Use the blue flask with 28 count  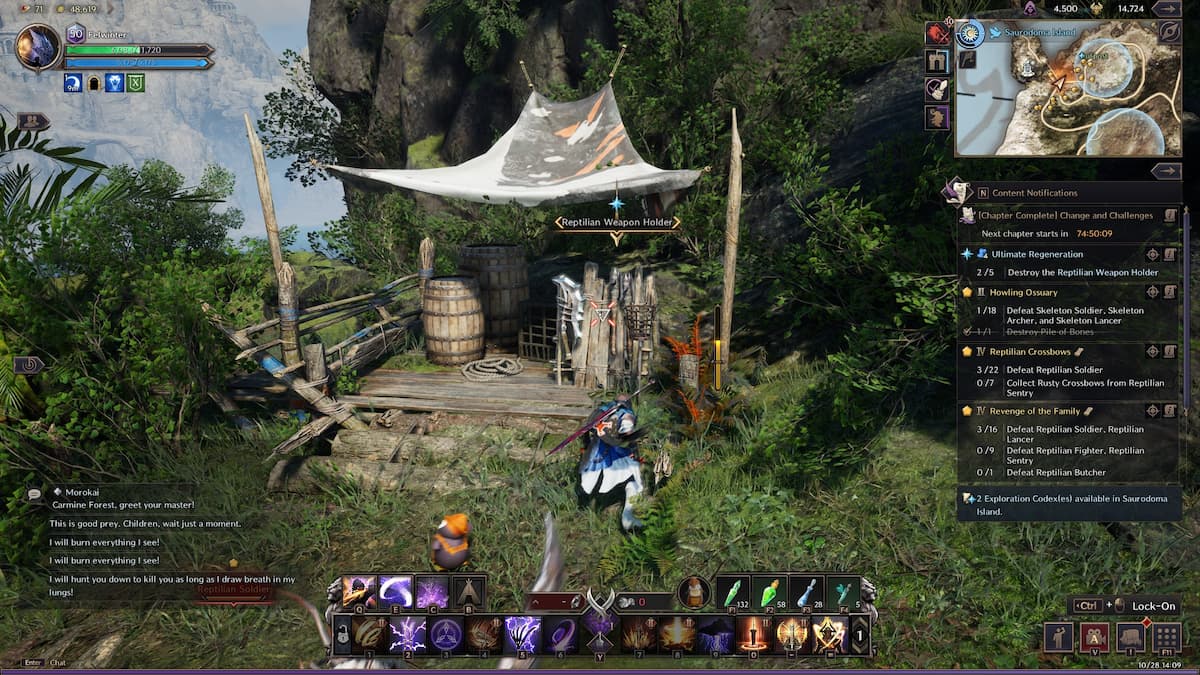click(x=805, y=592)
